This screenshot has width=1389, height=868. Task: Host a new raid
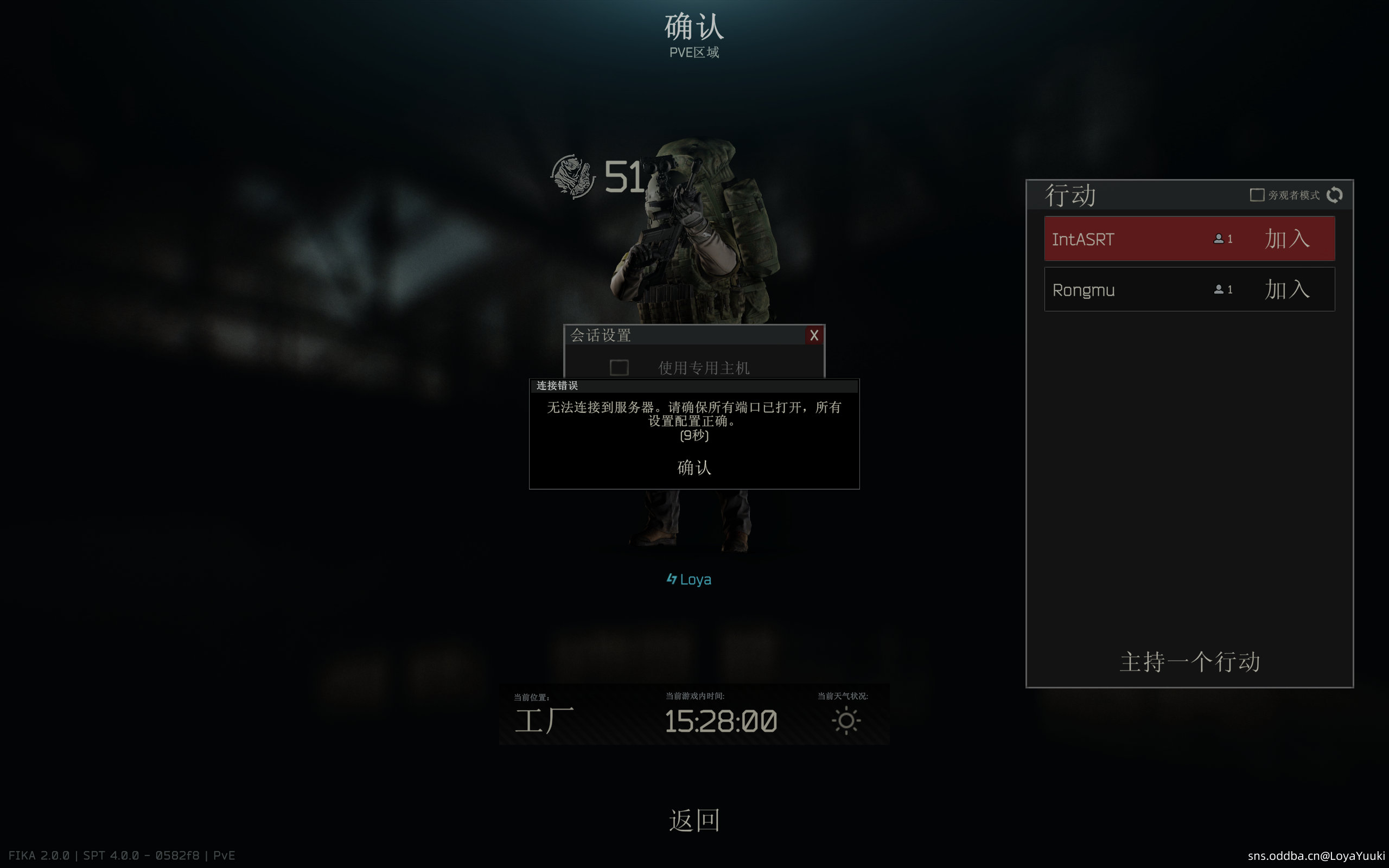coord(1189,662)
